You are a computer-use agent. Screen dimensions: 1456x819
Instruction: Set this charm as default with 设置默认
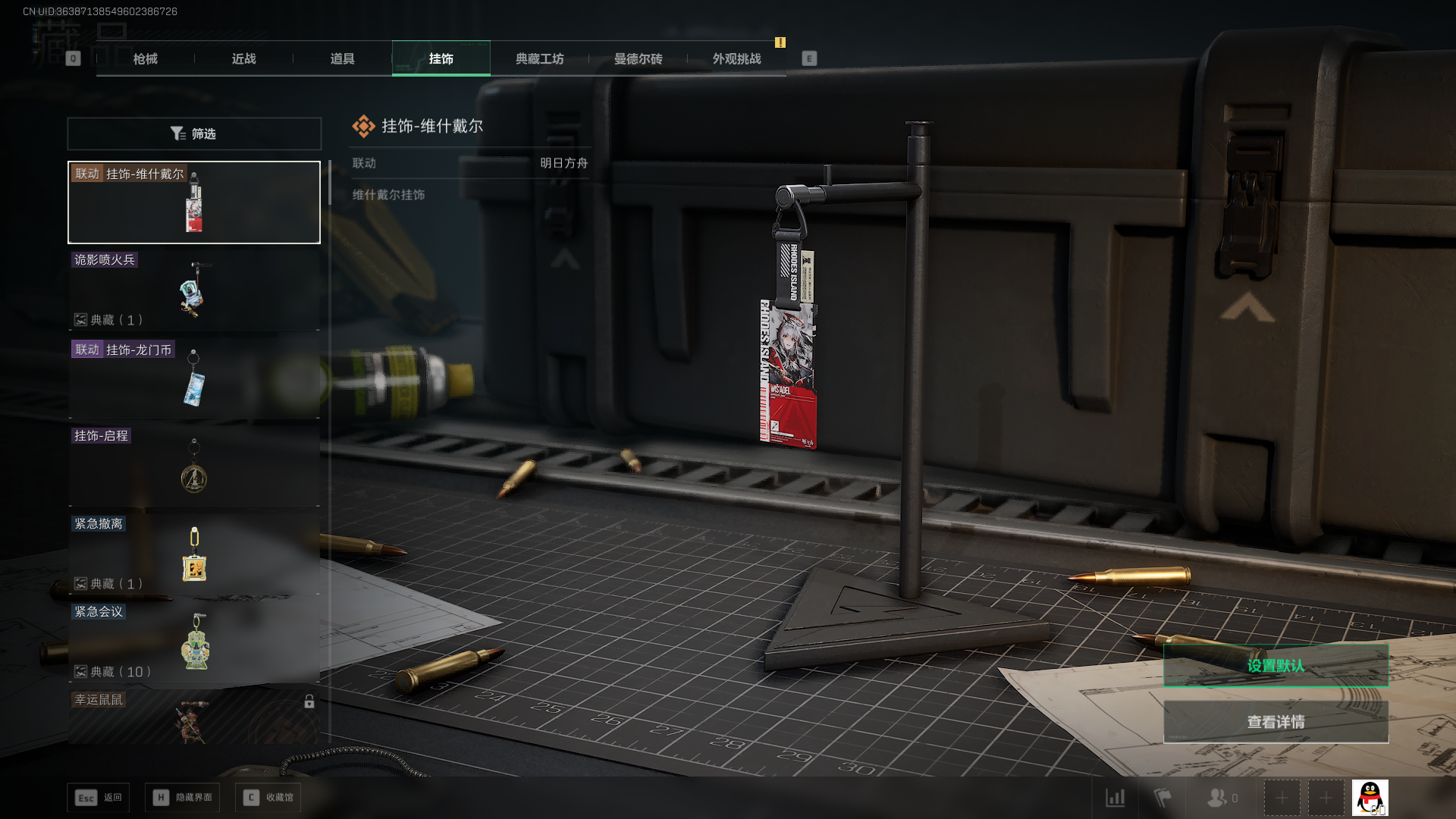pos(1276,666)
